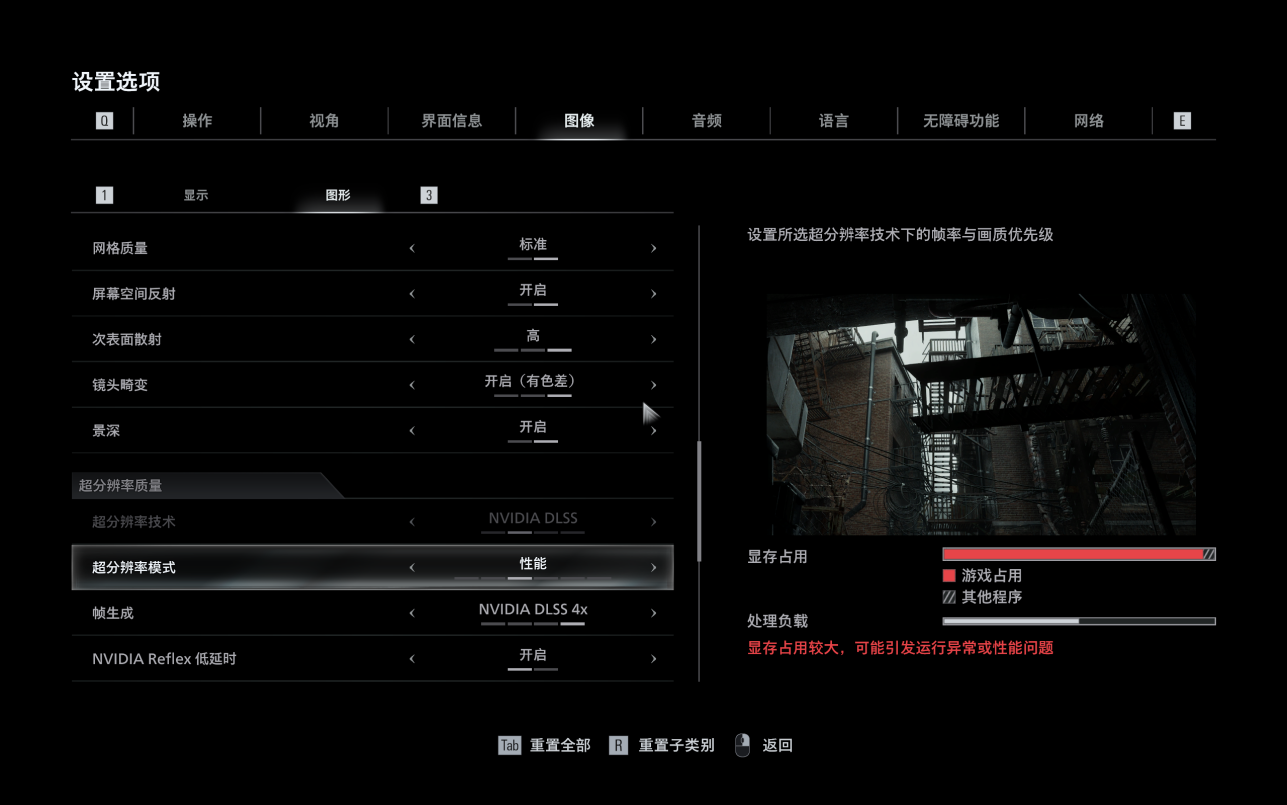This screenshot has width=1287, height=805.
Task: Click 返回 to go back
Action: pyautogui.click(x=778, y=745)
